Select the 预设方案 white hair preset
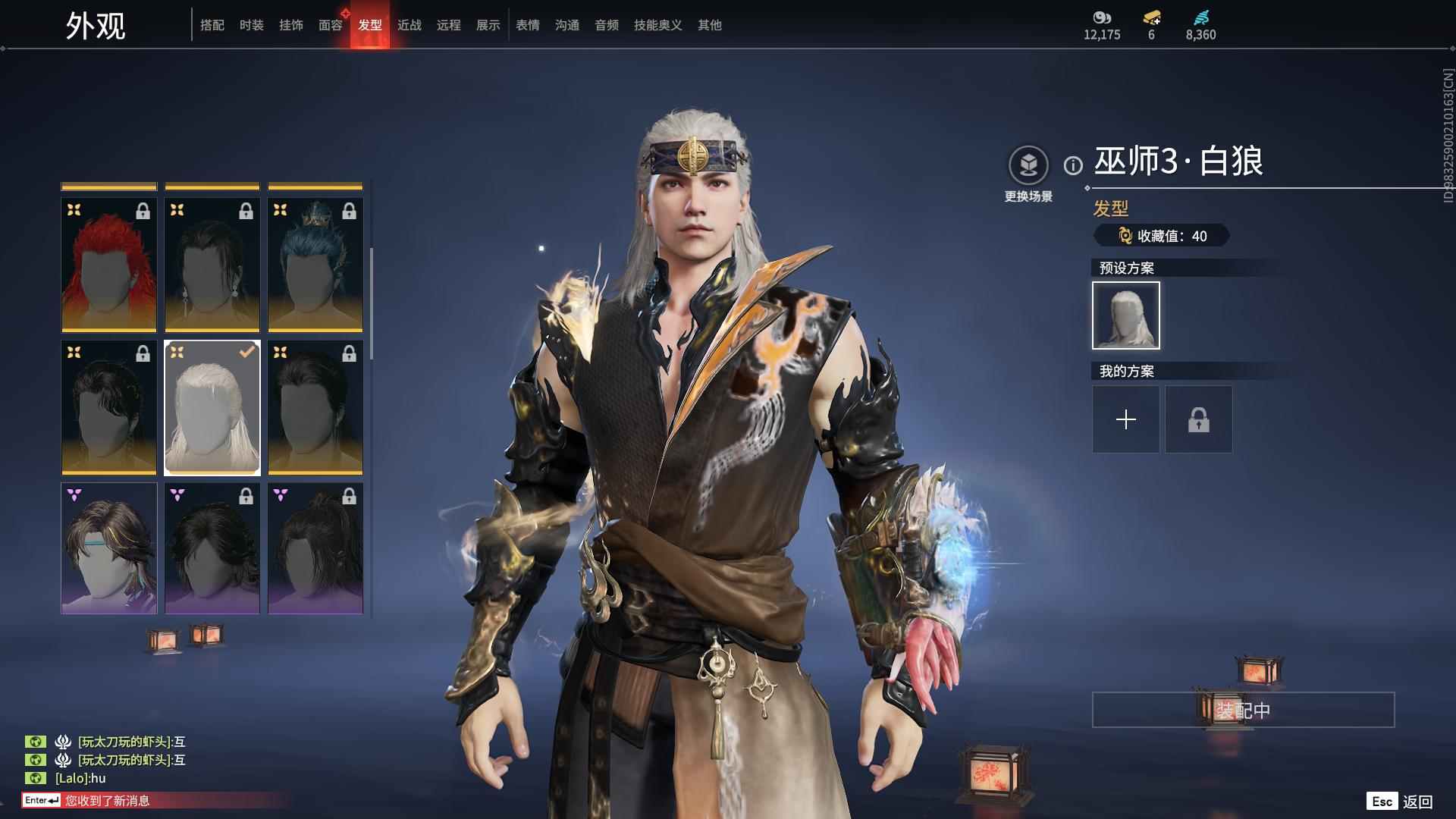 (x=1126, y=315)
